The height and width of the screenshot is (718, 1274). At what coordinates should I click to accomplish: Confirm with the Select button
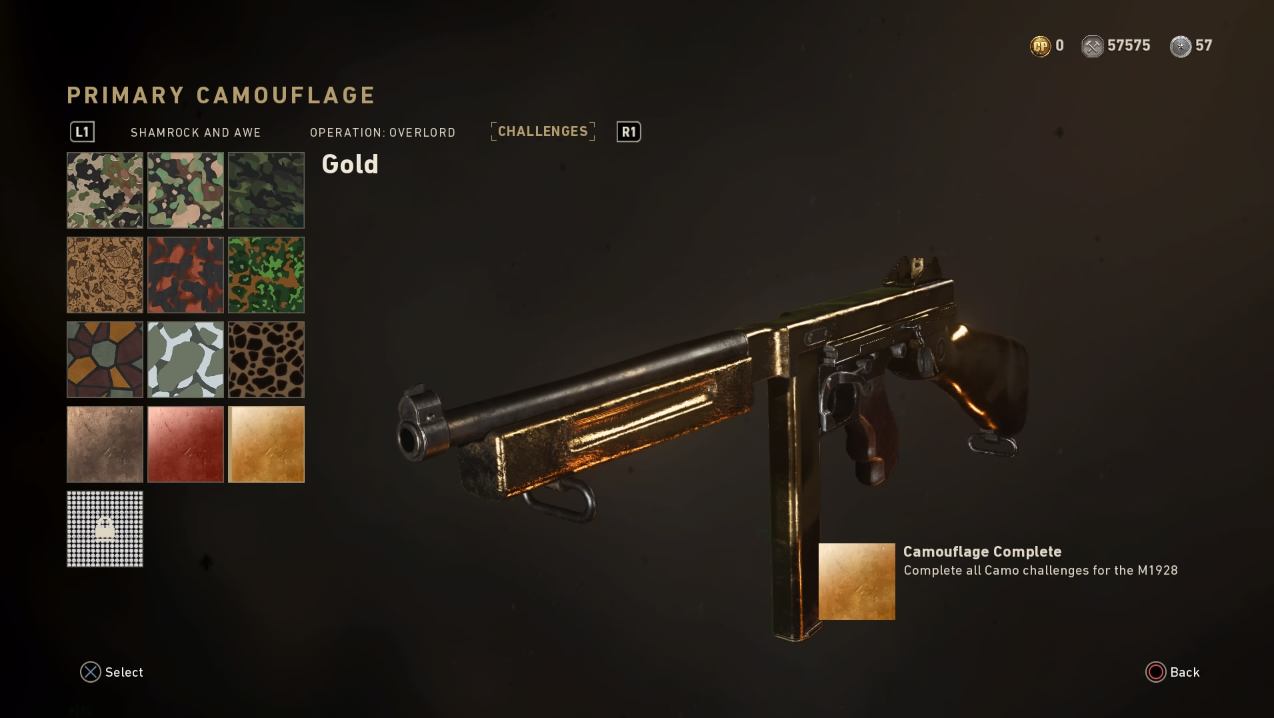click(112, 672)
